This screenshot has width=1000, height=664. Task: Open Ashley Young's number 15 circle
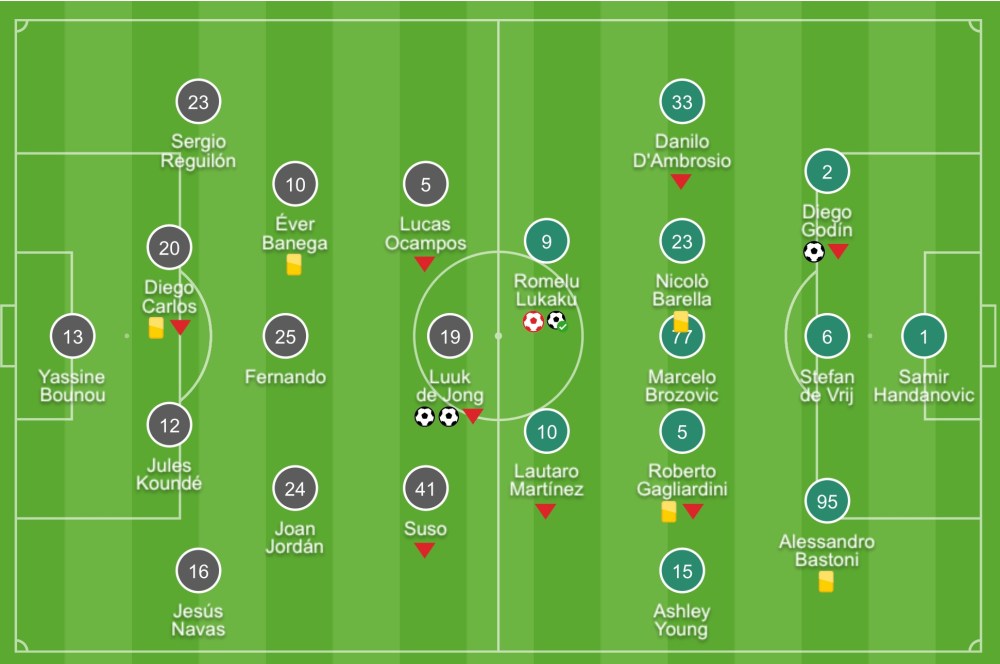[x=682, y=572]
